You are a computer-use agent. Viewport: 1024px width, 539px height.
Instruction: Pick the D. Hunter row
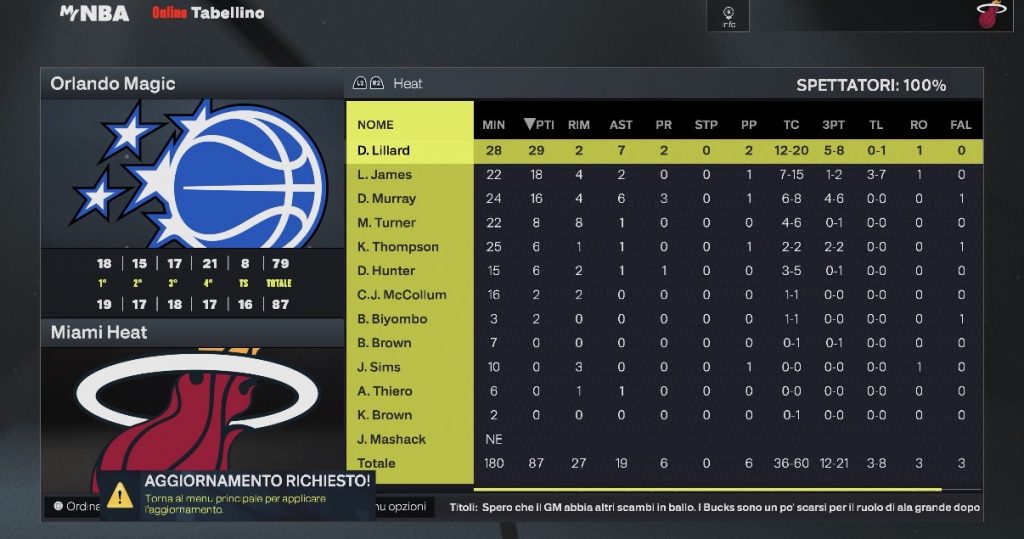(386, 271)
